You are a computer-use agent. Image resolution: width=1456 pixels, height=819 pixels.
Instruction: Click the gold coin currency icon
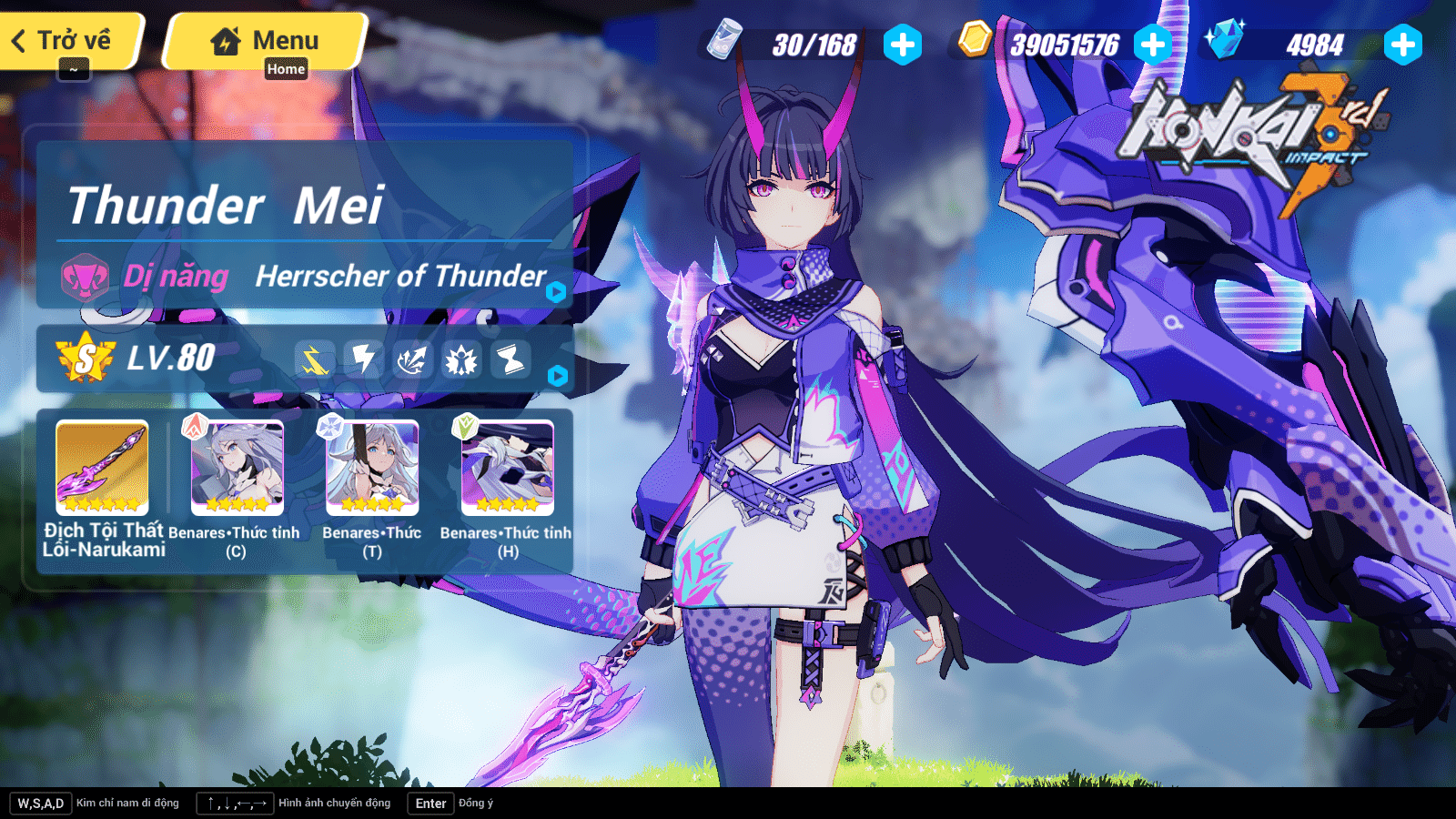[x=973, y=40]
